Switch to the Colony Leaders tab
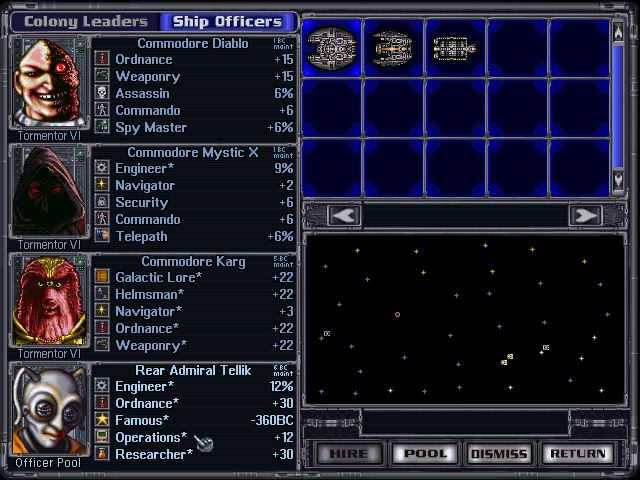The width and height of the screenshot is (640, 480). coord(85,21)
